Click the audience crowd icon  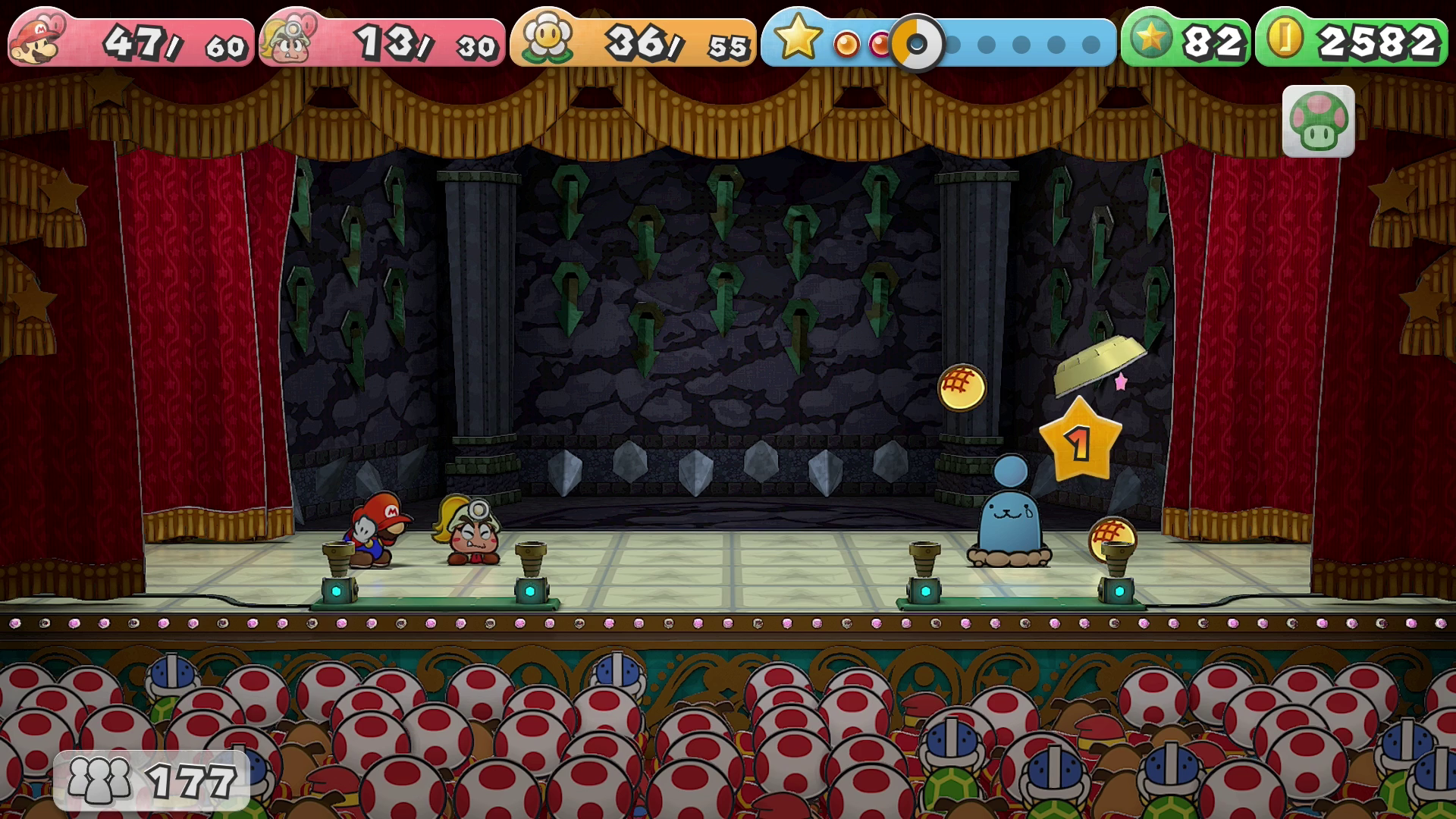tap(99, 780)
